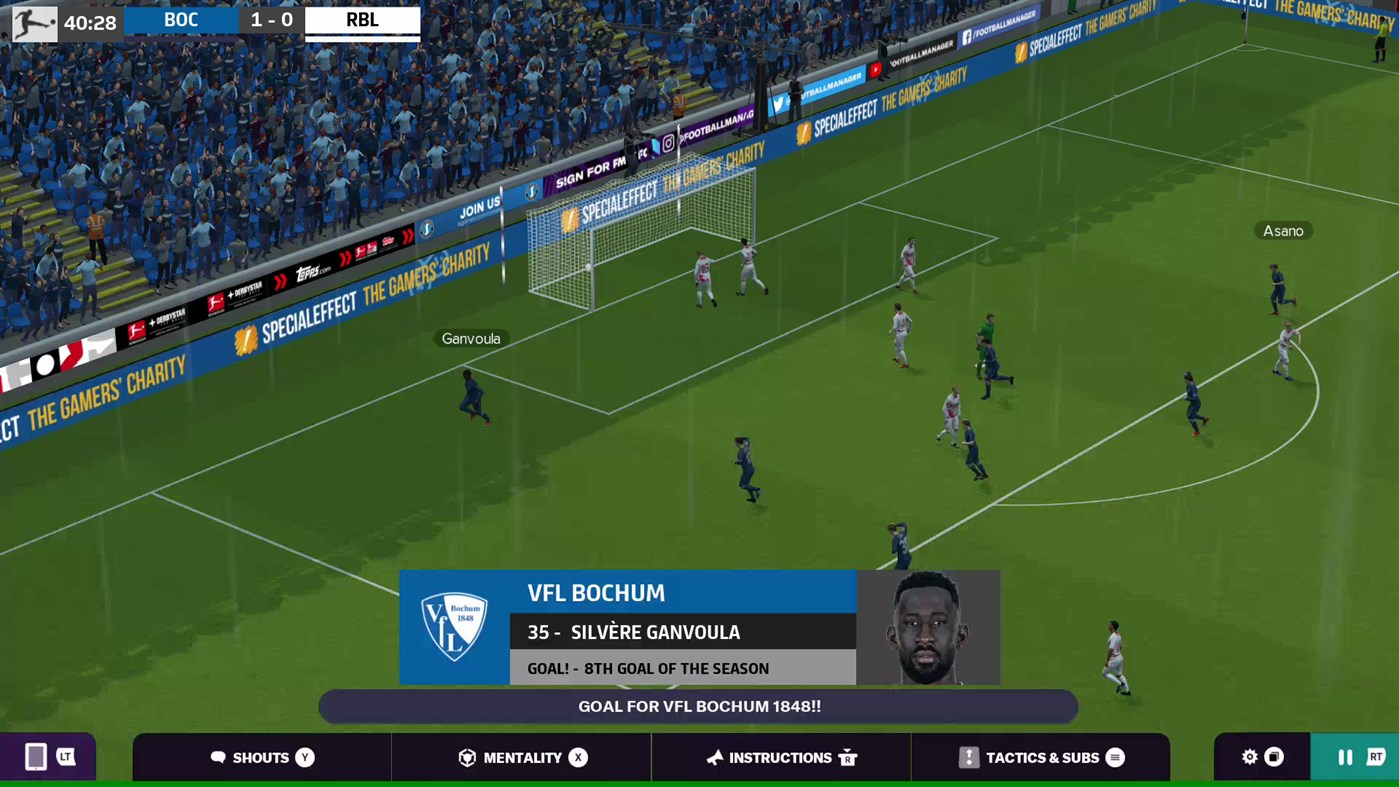Screen dimensions: 1399x787
Task: Click the tablet device icon with LT label
Action: [x=46, y=757]
